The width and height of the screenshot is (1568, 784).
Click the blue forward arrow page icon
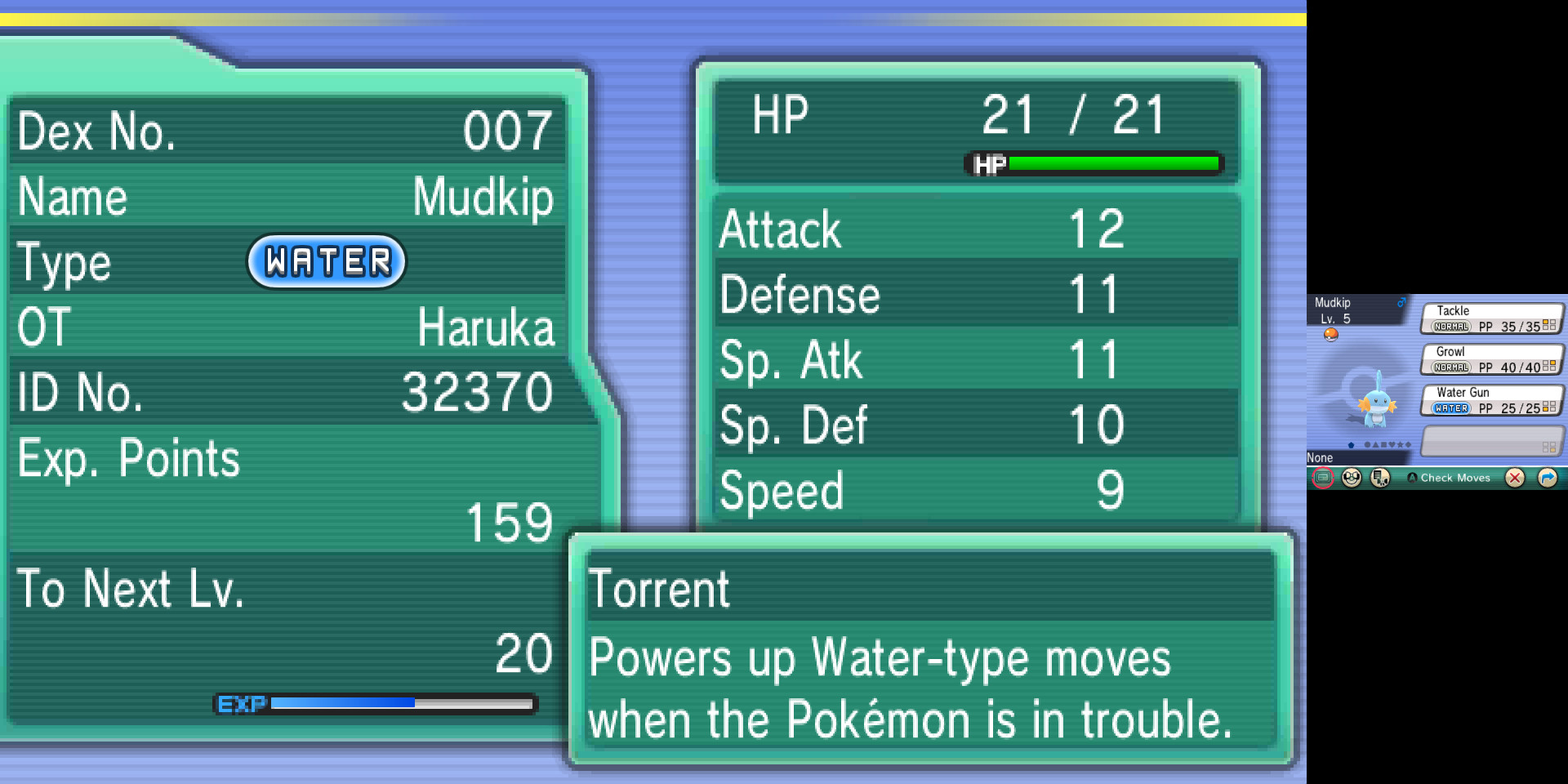tap(1549, 478)
